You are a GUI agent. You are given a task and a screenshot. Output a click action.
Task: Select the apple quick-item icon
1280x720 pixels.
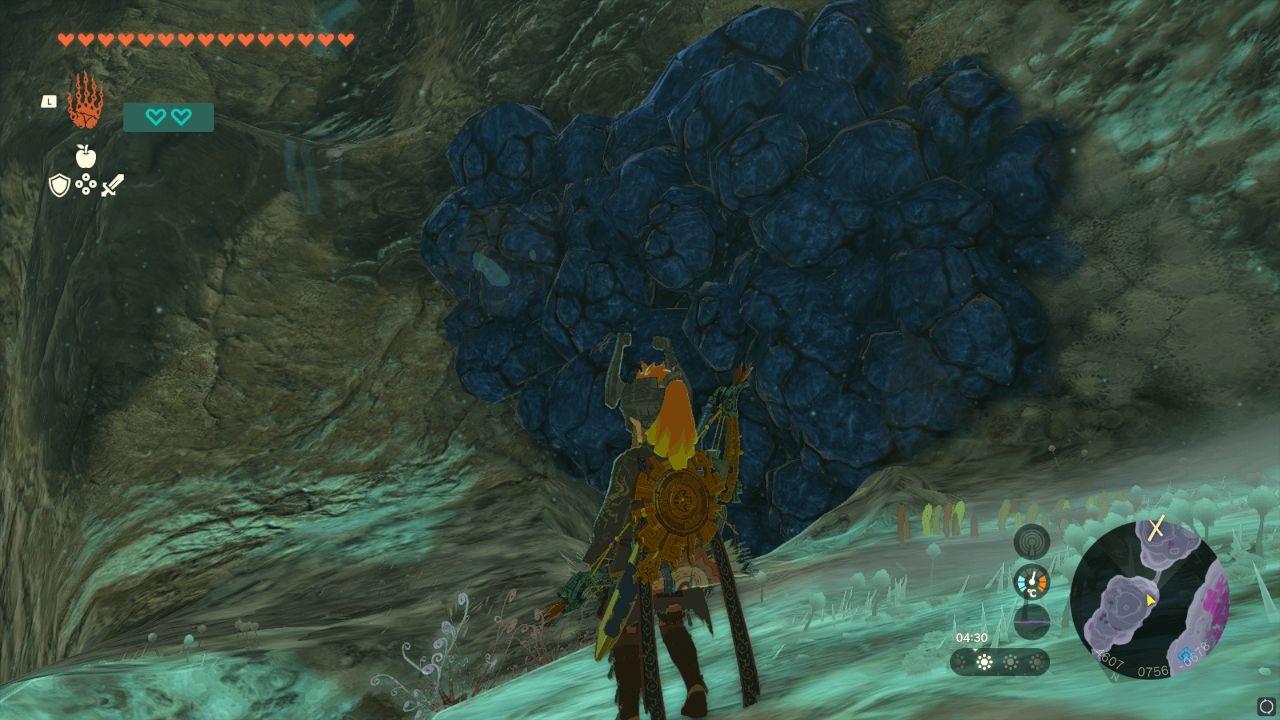[x=85, y=156]
